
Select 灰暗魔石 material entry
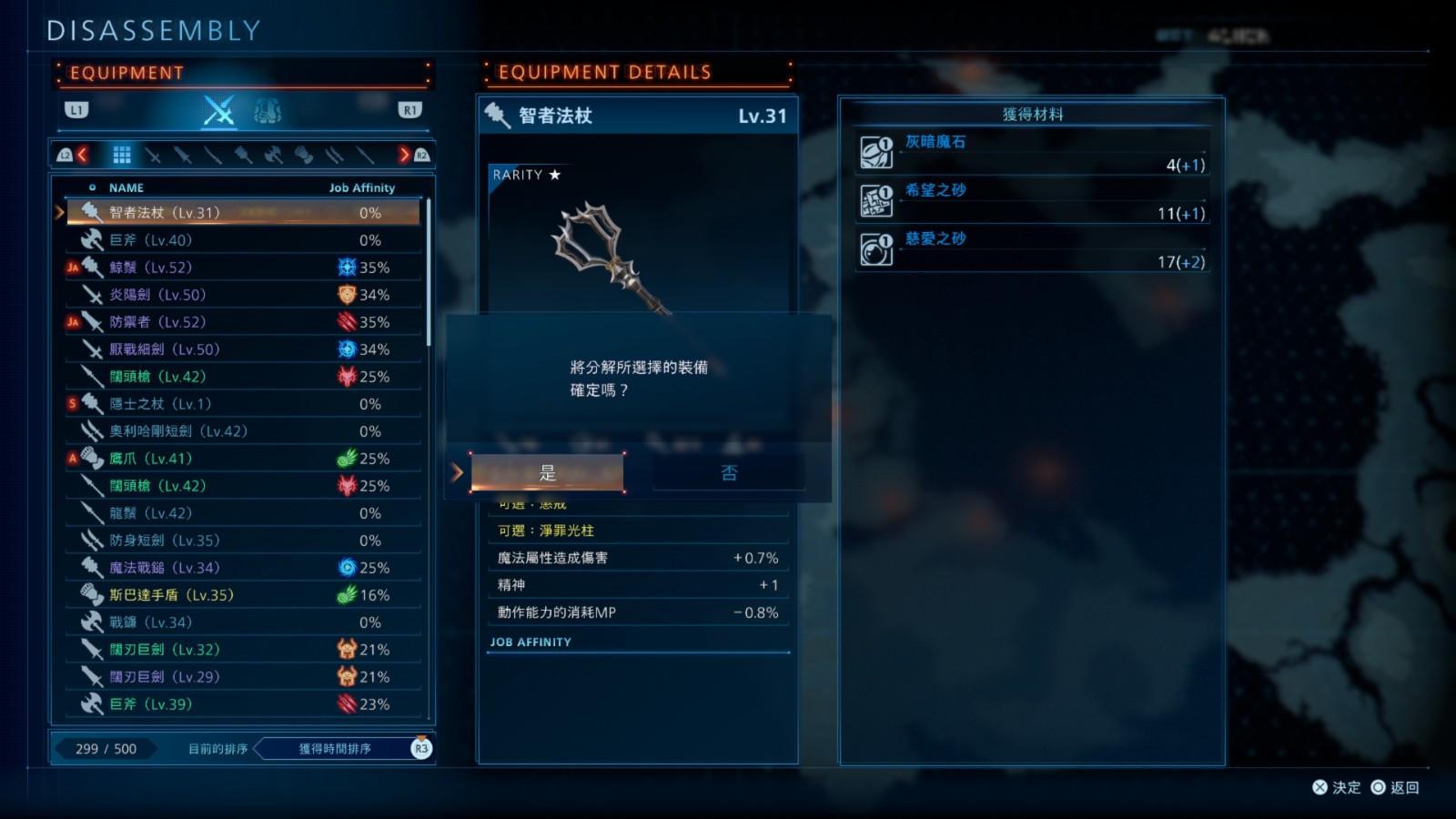point(1032,153)
